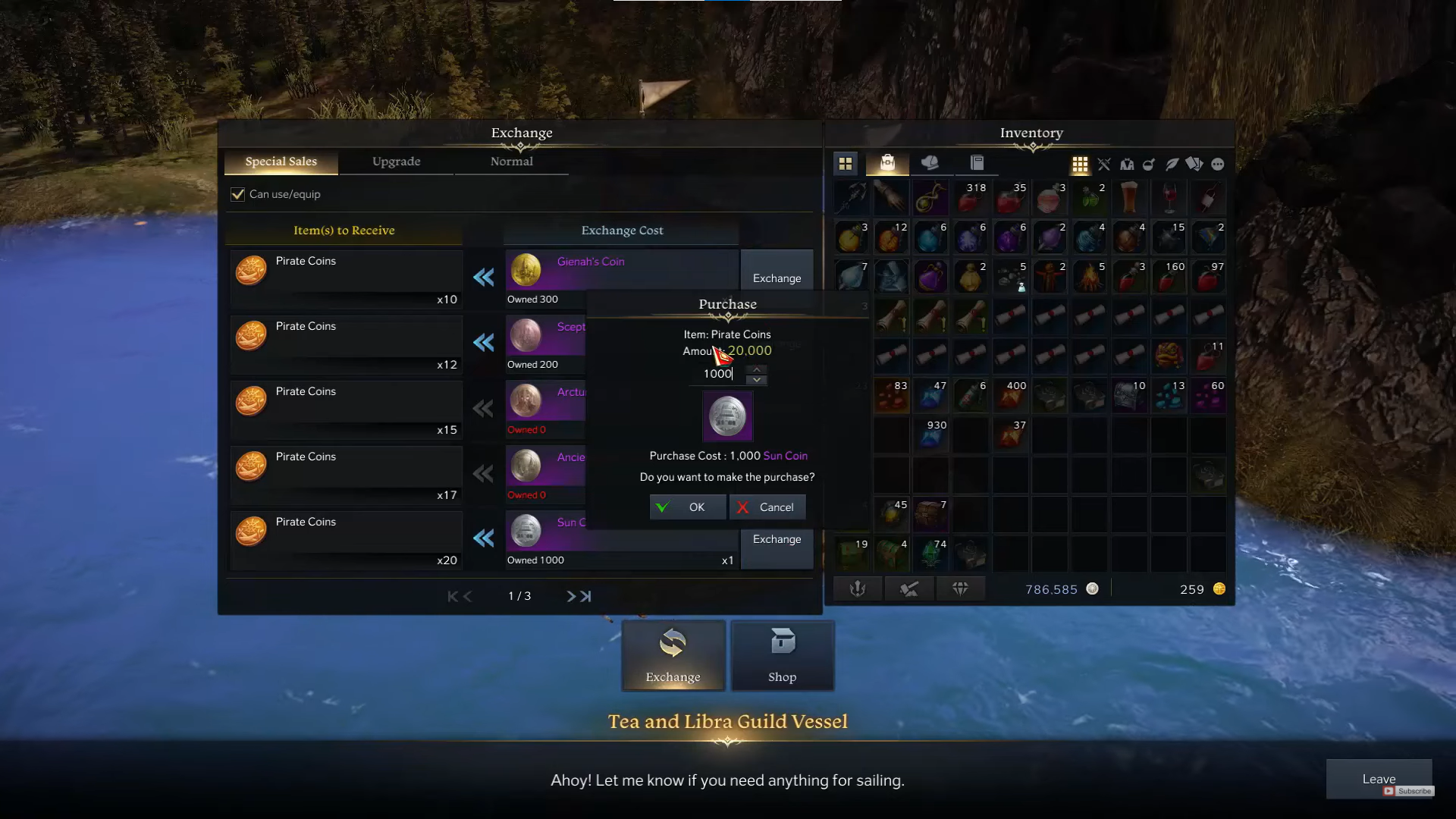Viewport: 1456px width, 819px height.
Task: Select the Exchange option below the window
Action: 673,656
